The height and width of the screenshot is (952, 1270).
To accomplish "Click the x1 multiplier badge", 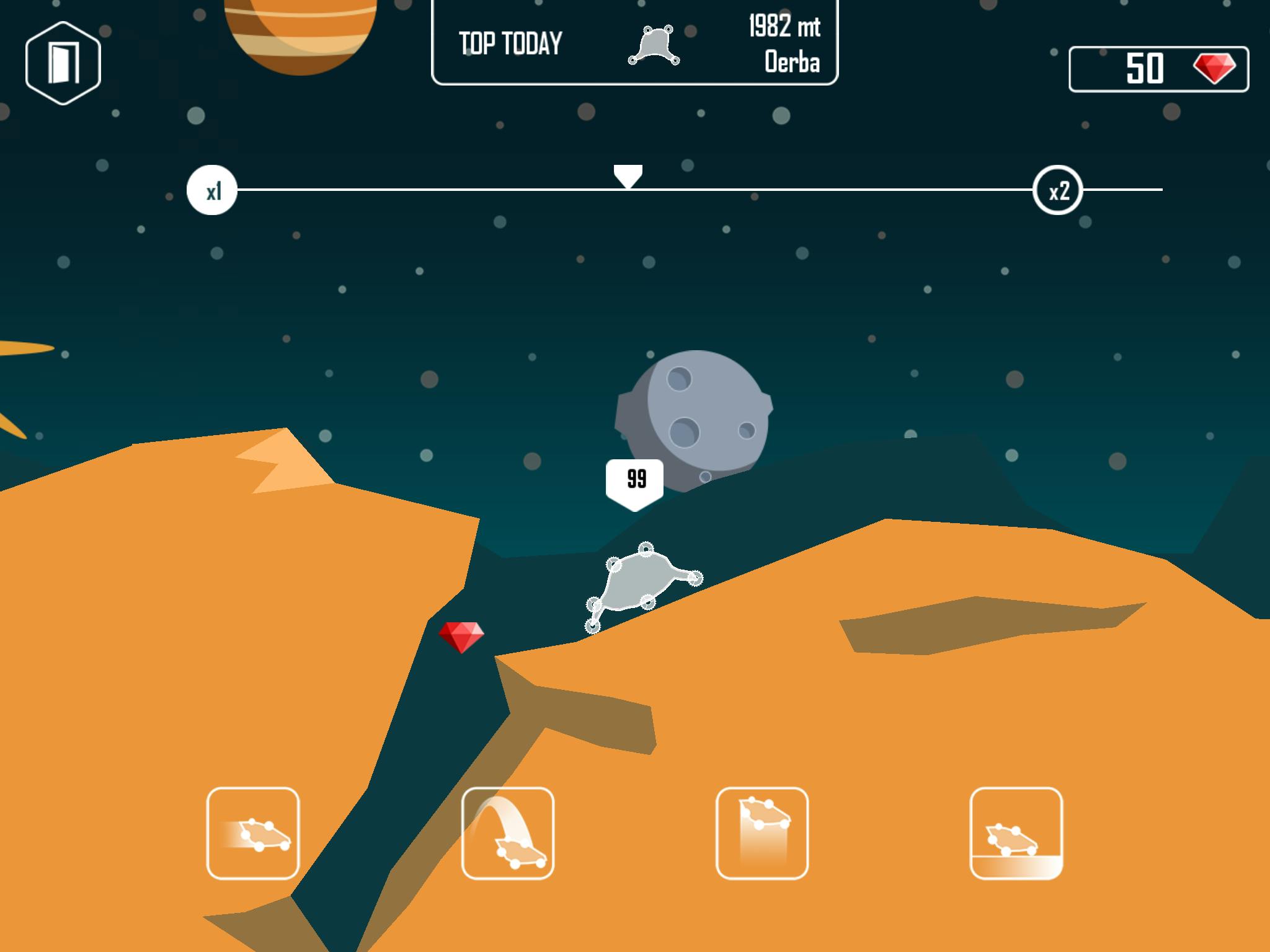I will click(x=213, y=191).
